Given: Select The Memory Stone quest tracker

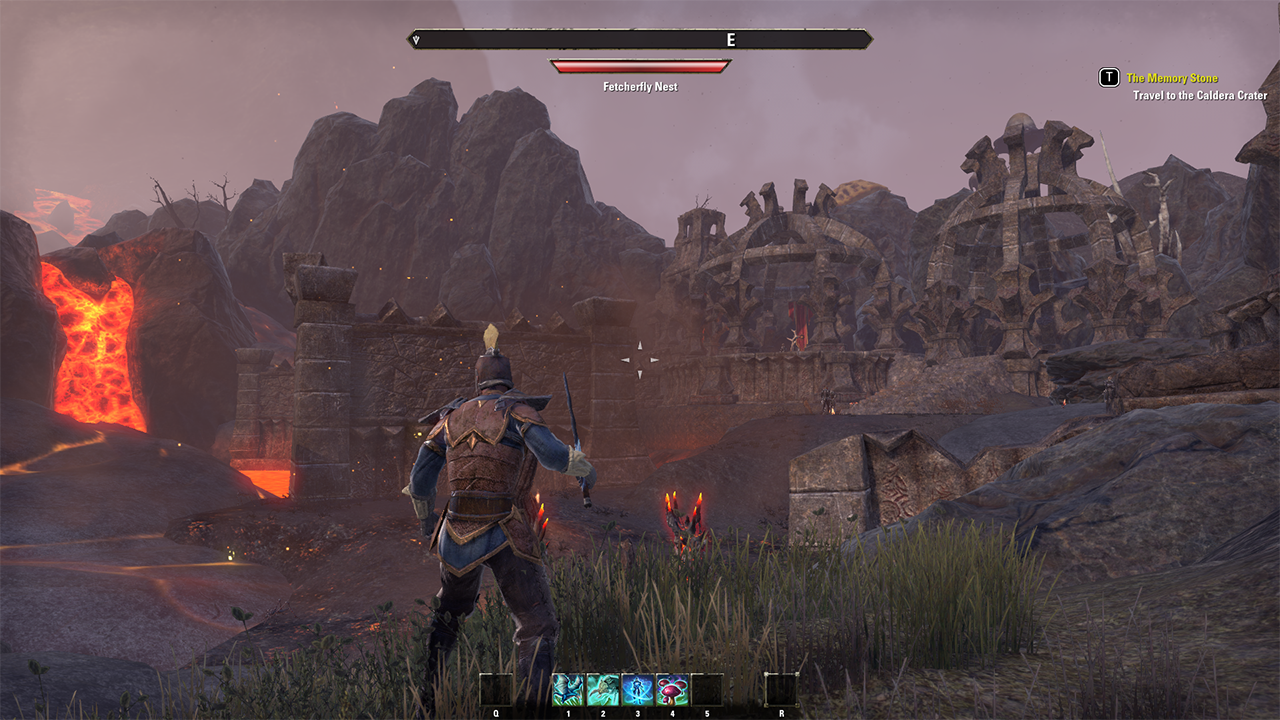Looking at the screenshot, I should coord(1172,78).
